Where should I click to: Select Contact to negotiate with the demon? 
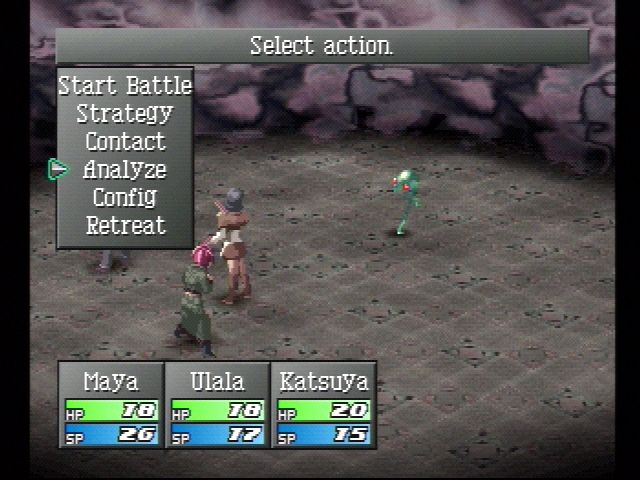[125, 141]
